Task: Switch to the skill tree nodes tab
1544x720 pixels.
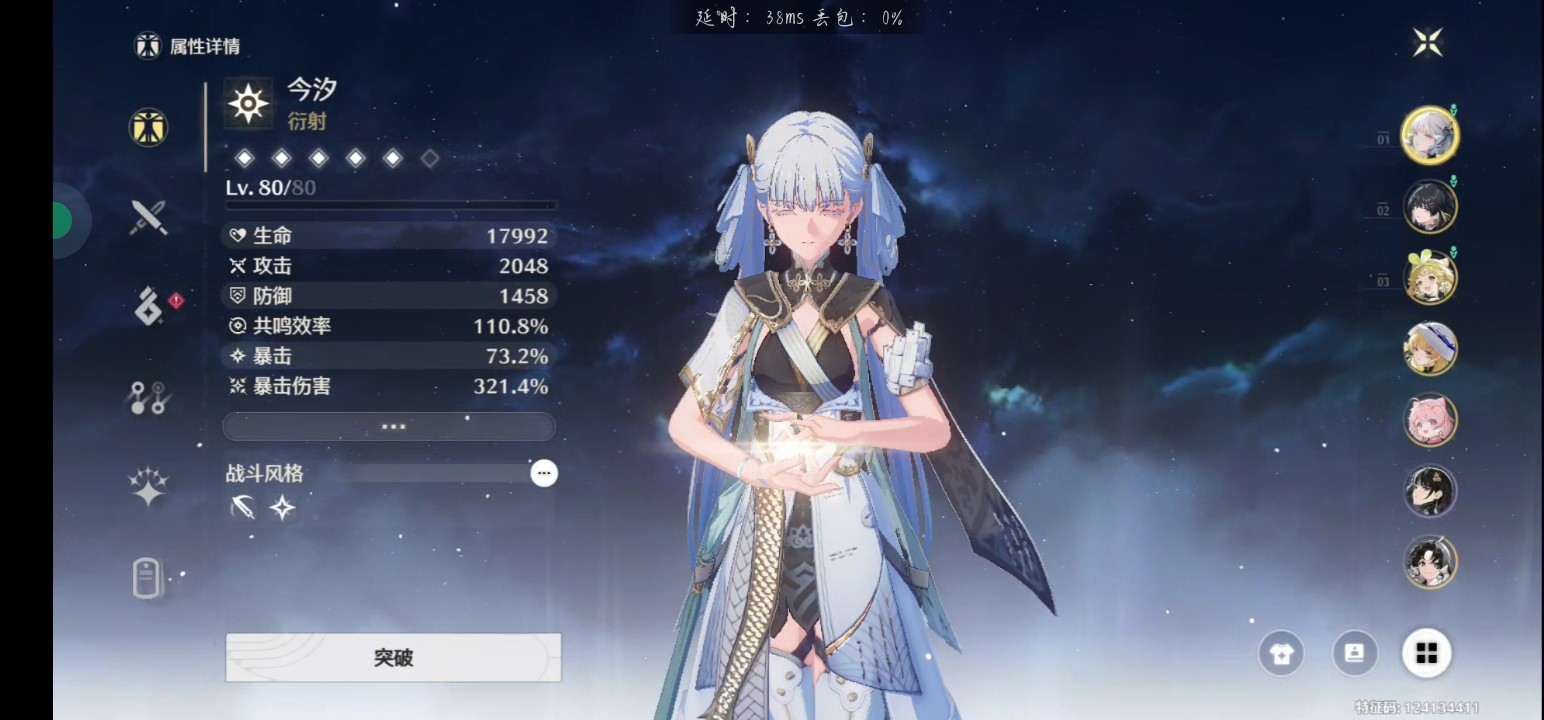Action: point(148,398)
